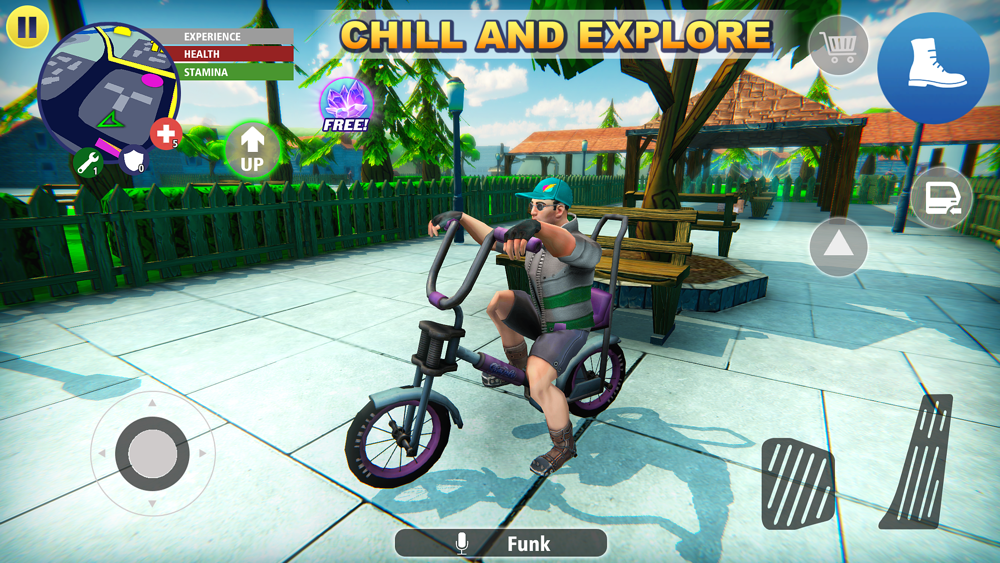This screenshot has width=1000, height=563.
Task: Change the Funk radio station
Action: (501, 543)
